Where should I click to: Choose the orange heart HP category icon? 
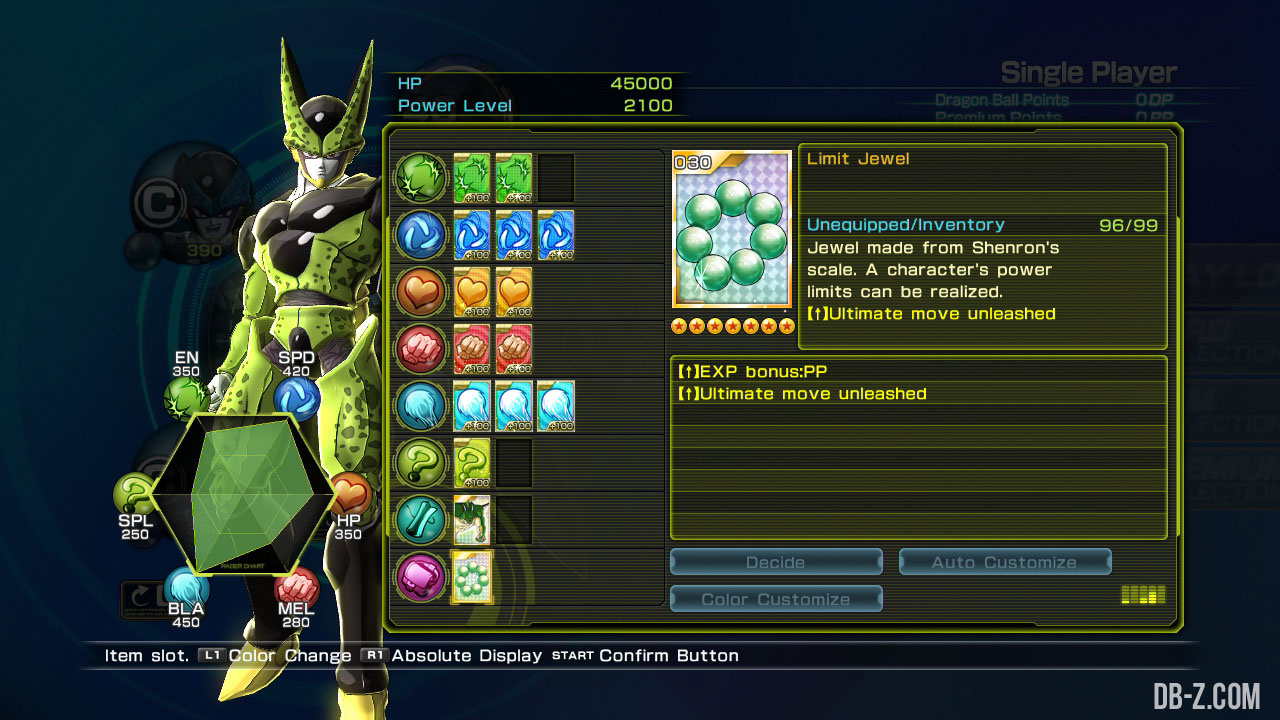[x=421, y=292]
